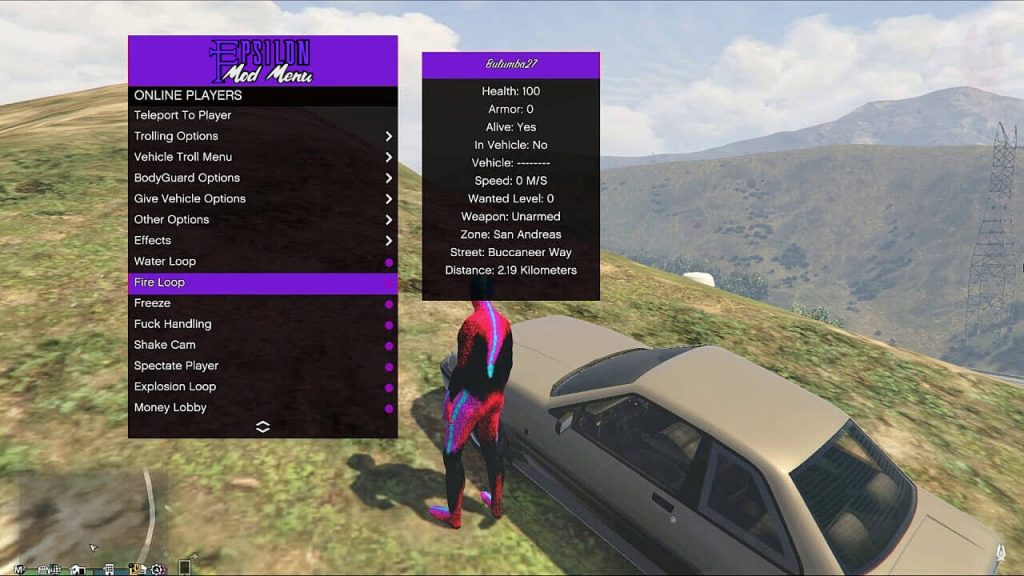Click the menu's scroll arrows indicator
The image size is (1024, 576).
[262, 427]
